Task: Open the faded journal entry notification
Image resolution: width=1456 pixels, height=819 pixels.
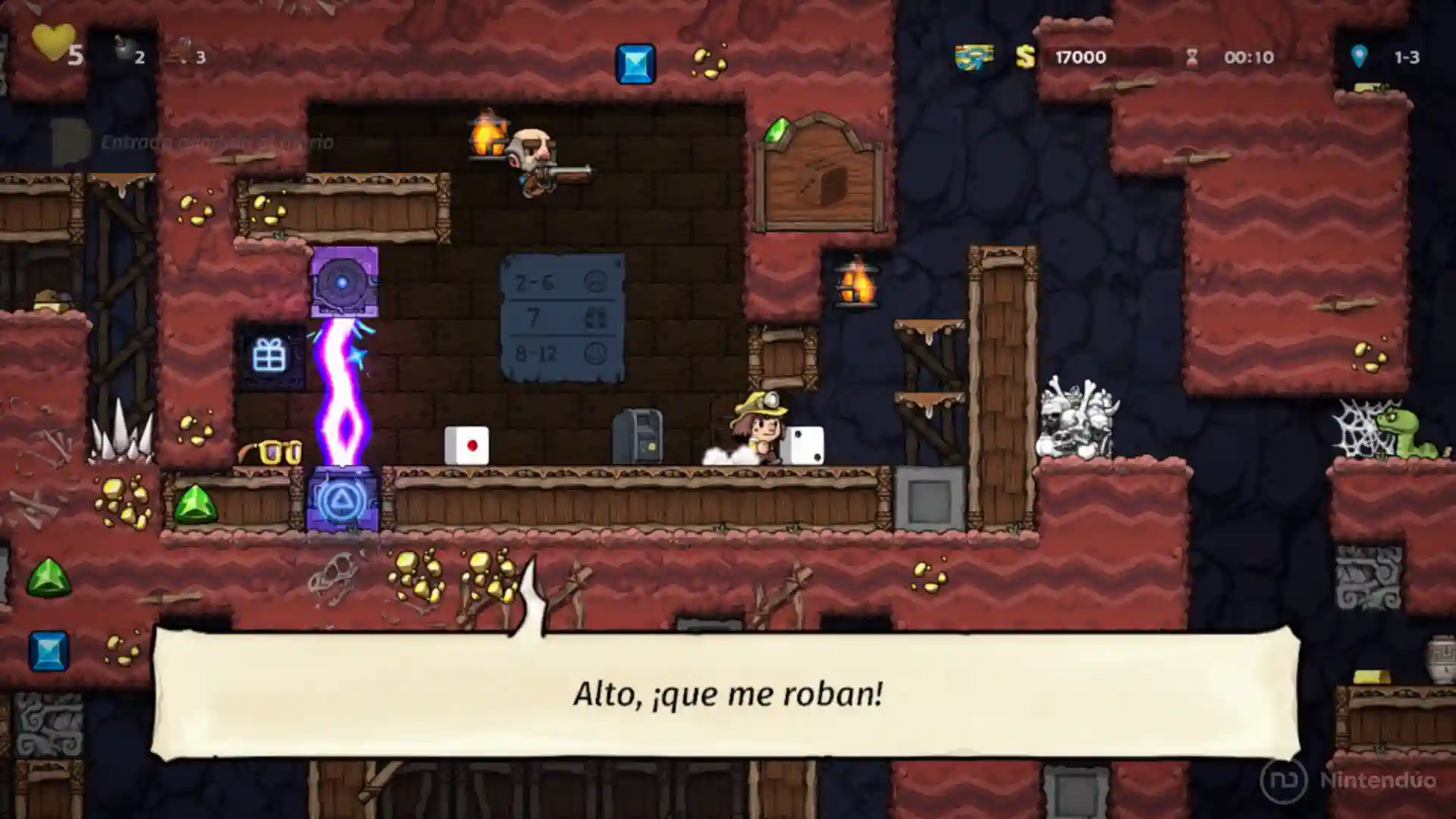Action: point(193,142)
